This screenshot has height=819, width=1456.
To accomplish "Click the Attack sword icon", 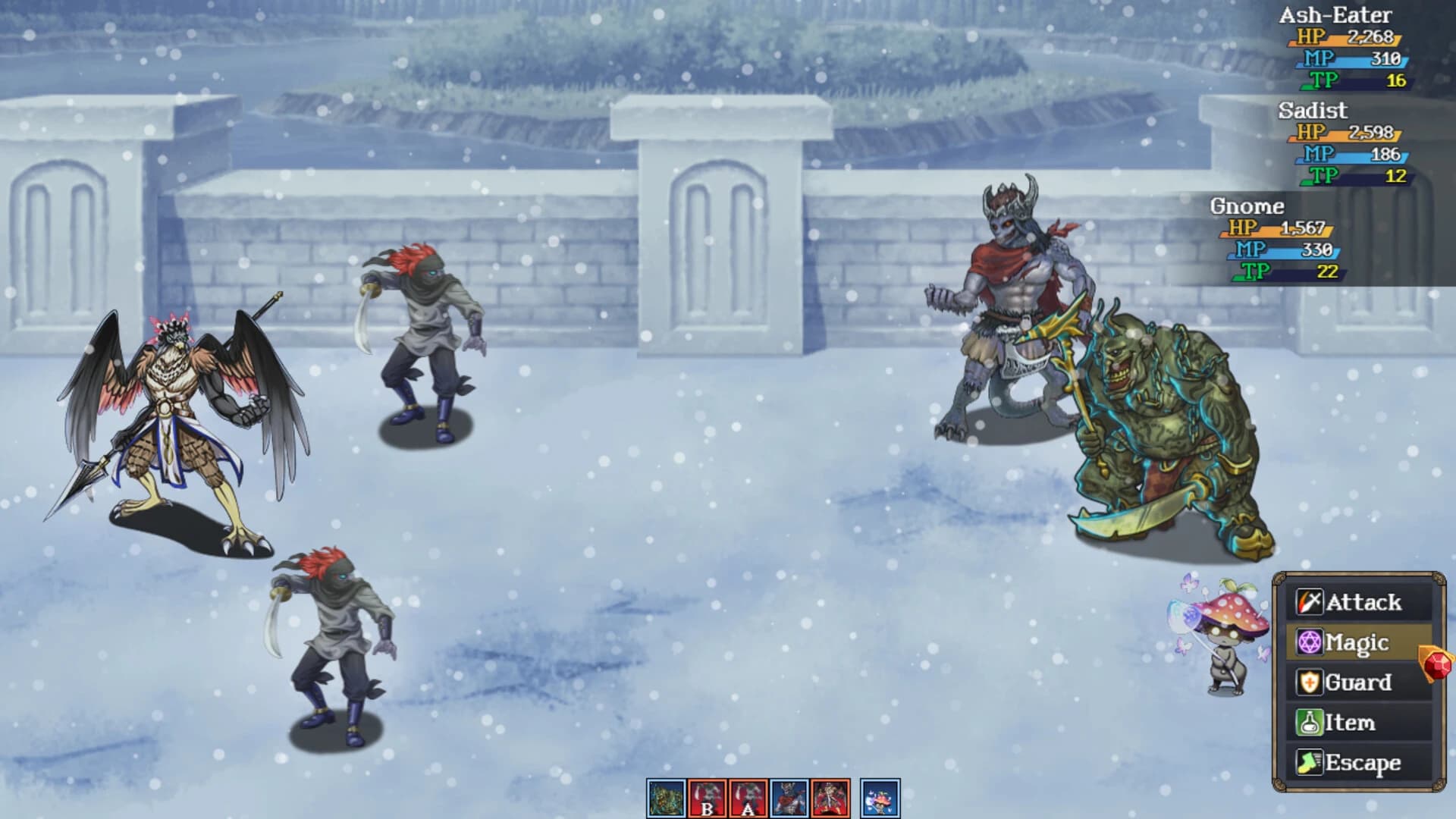I will point(1310,601).
